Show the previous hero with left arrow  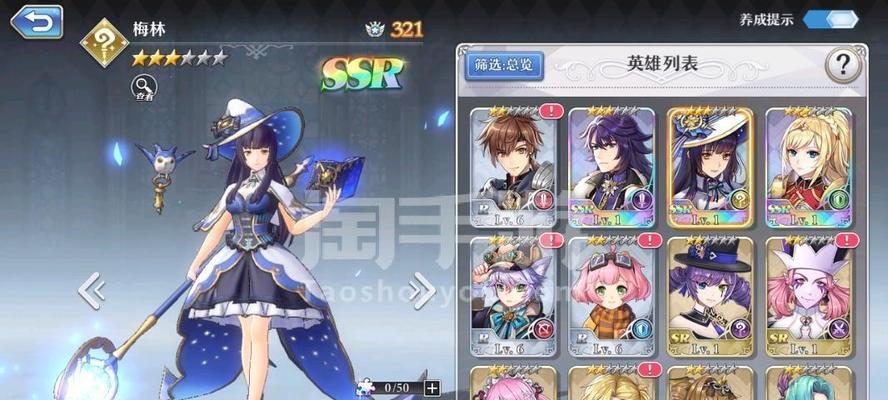click(x=92, y=290)
